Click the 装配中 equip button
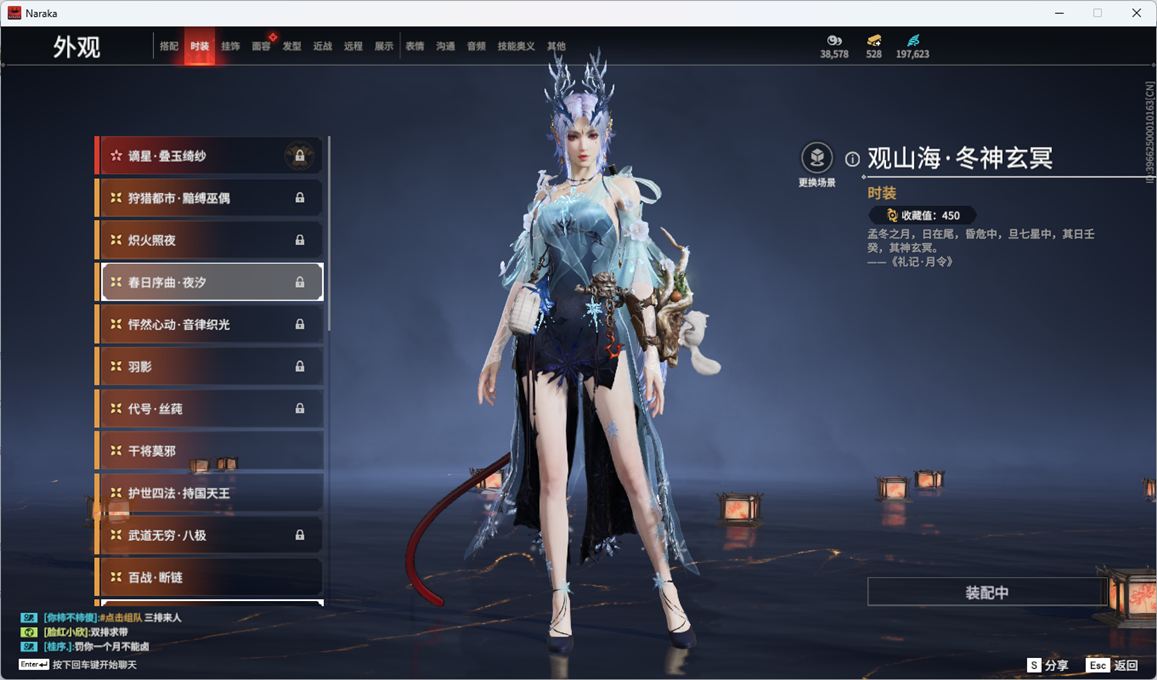 [x=986, y=592]
